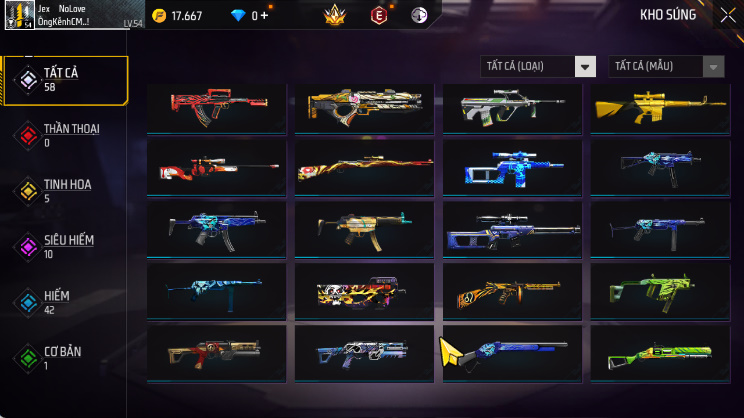Choose the red and white sniper rifle skin
Image resolution: width=744 pixels, height=418 pixels.
(x=215, y=168)
